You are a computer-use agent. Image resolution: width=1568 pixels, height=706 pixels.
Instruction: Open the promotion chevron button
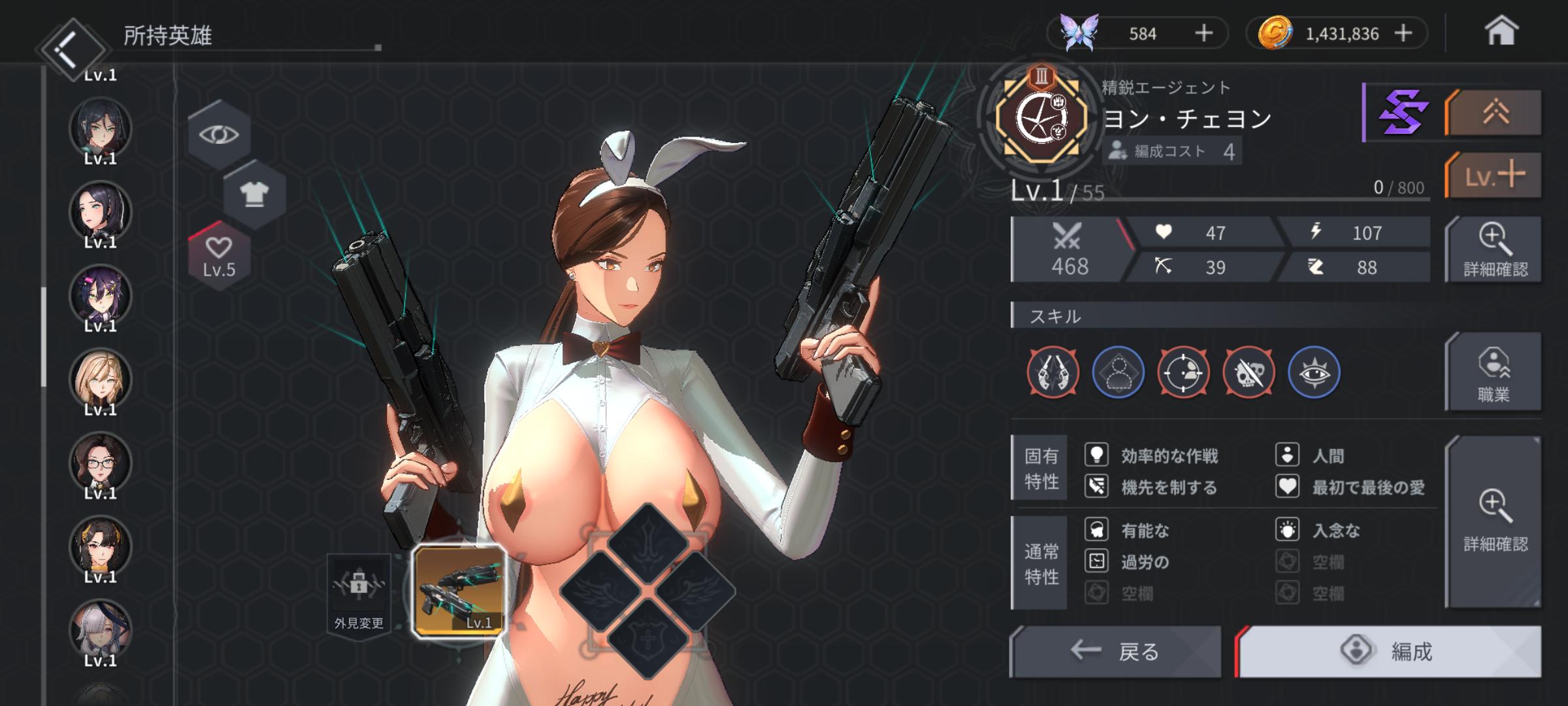tap(1494, 114)
